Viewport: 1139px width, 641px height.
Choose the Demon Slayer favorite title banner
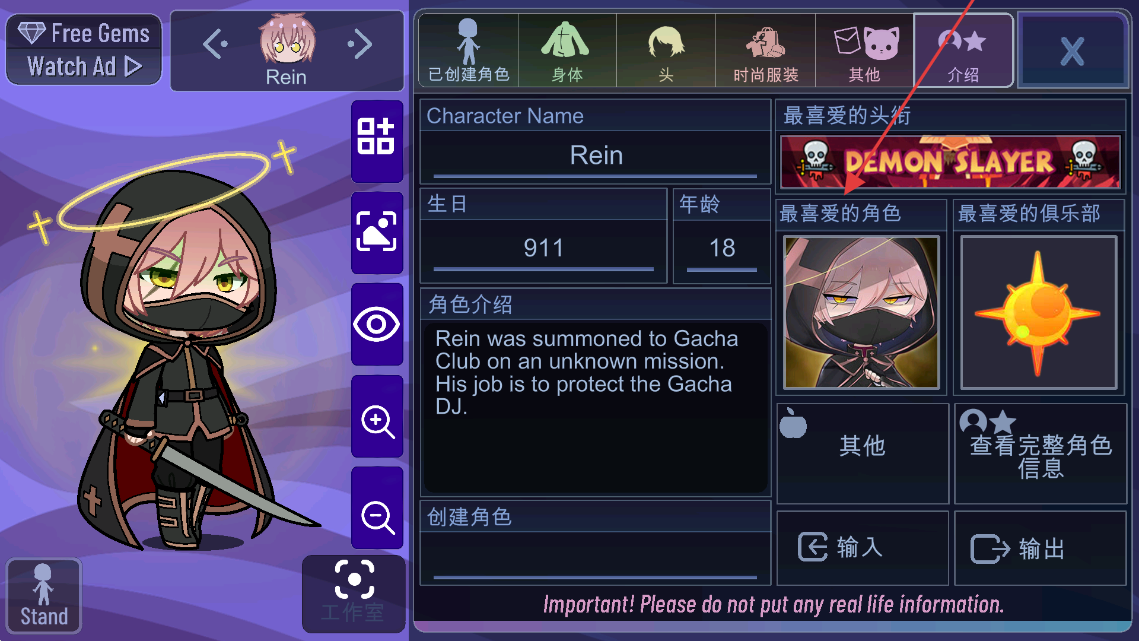click(950, 162)
